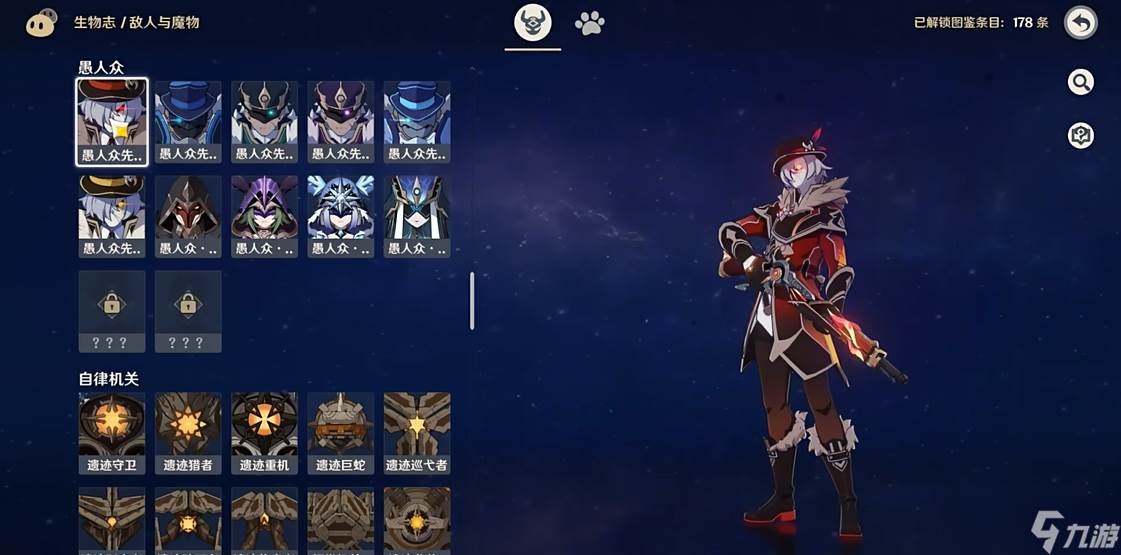This screenshot has height=555, width=1121.
Task: Open the hexagon filter icon below search
Action: [x=1080, y=136]
